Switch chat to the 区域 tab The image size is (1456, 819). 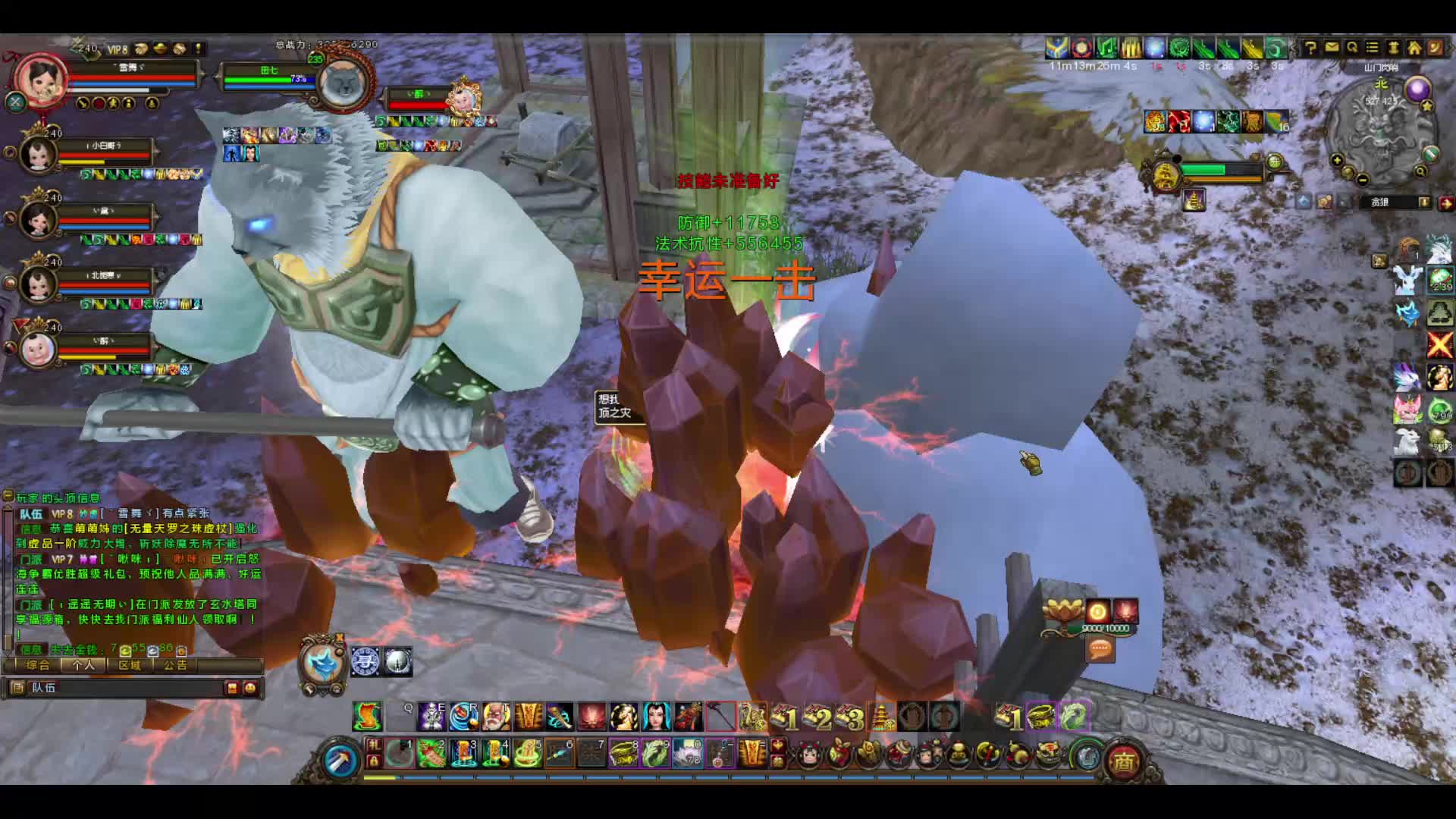click(130, 665)
